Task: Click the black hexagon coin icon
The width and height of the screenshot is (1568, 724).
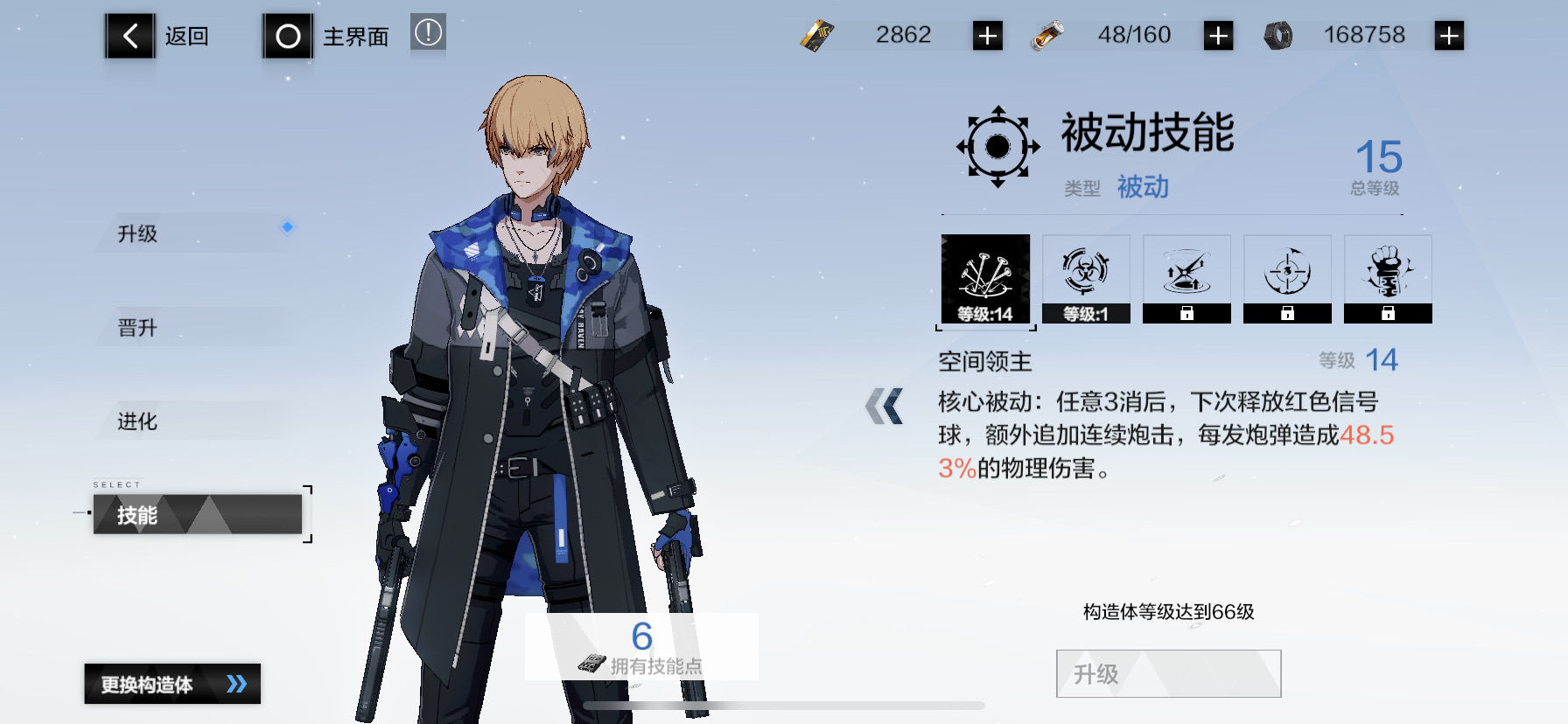Action: click(1277, 35)
